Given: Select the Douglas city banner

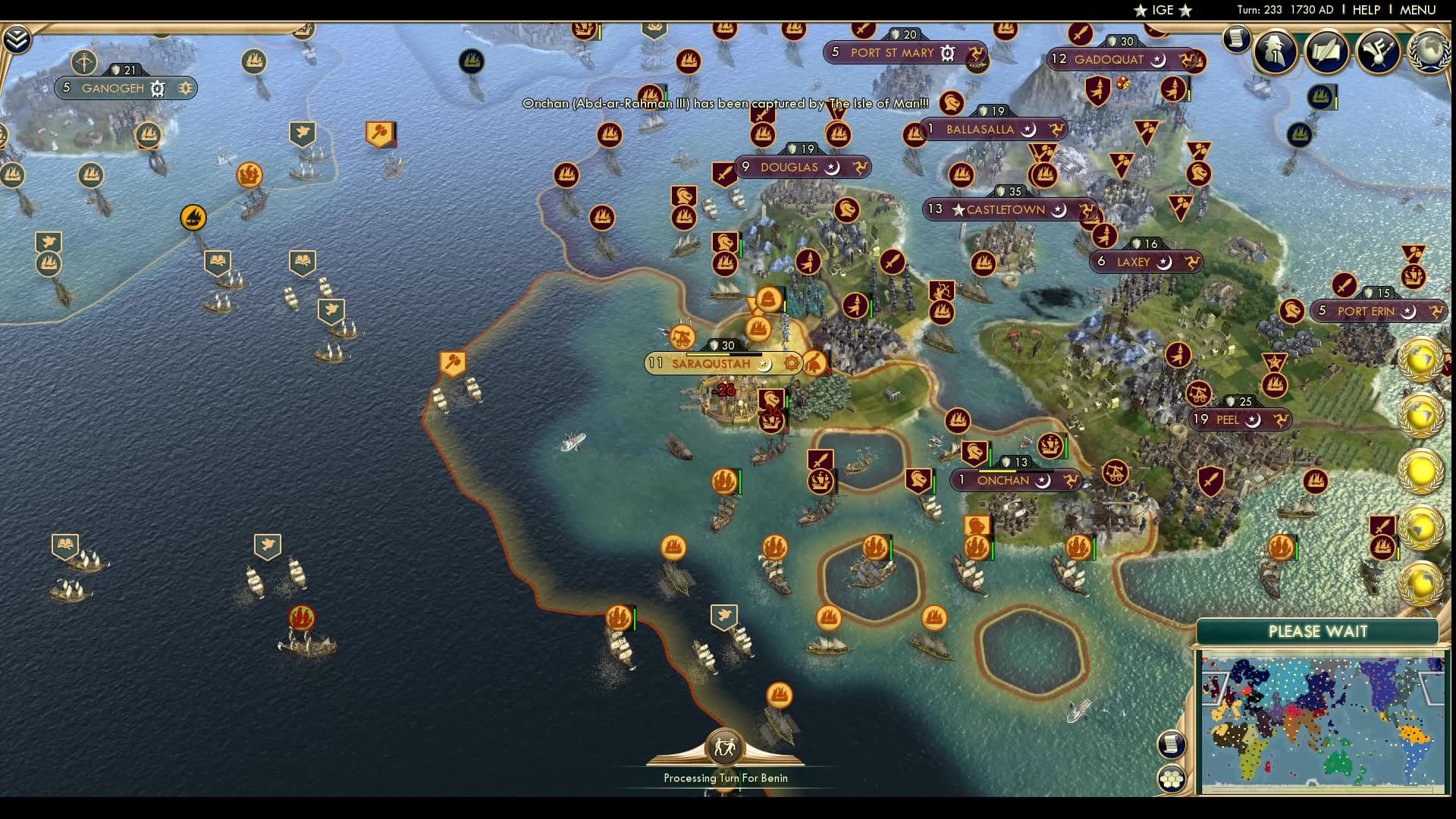Looking at the screenshot, I should point(789,168).
